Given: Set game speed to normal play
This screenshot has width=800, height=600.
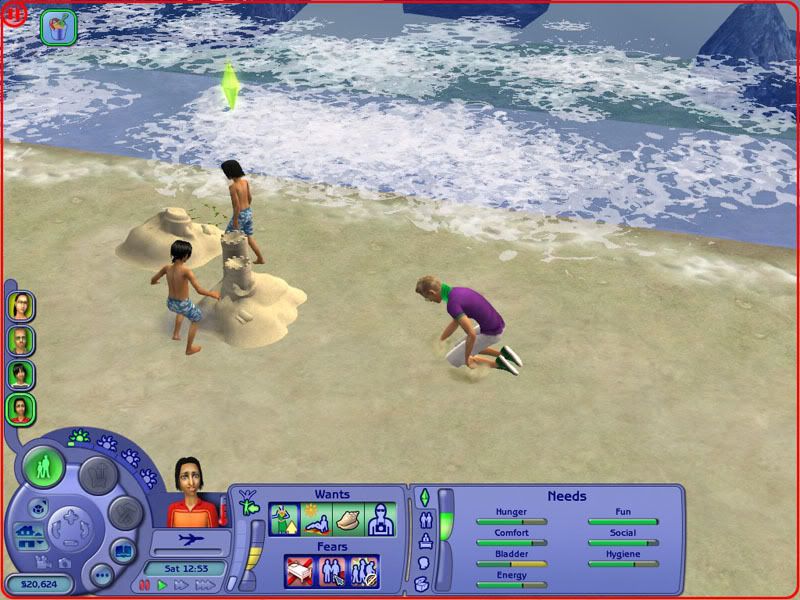Looking at the screenshot, I should pyautogui.click(x=161, y=584).
